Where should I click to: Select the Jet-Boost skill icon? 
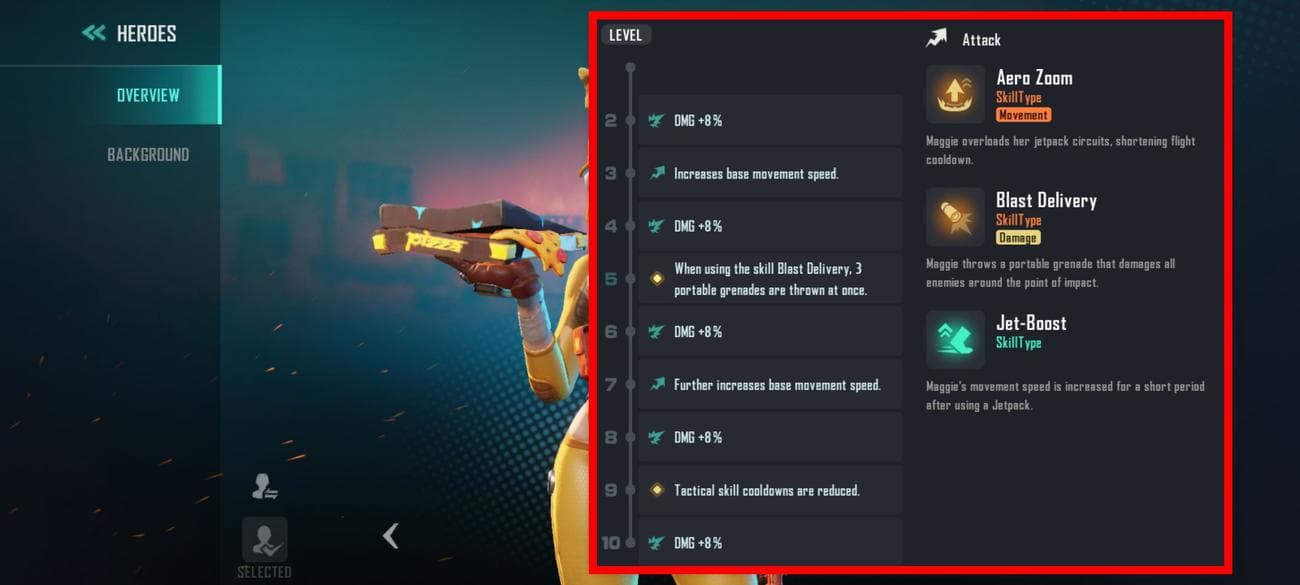tap(954, 339)
